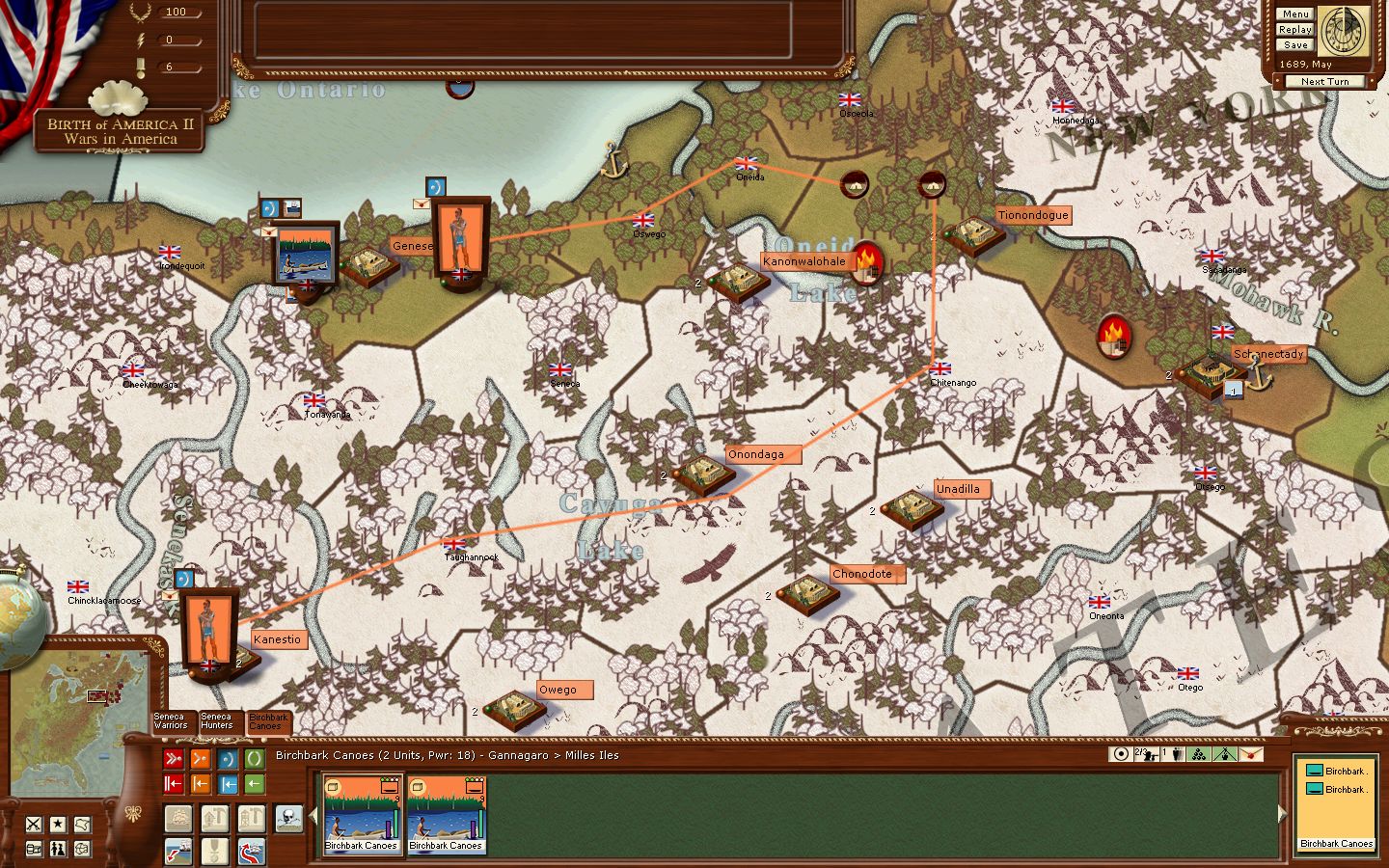Viewport: 1389px width, 868px height.
Task: Choose the orange offensive posture
Action: click(x=201, y=759)
